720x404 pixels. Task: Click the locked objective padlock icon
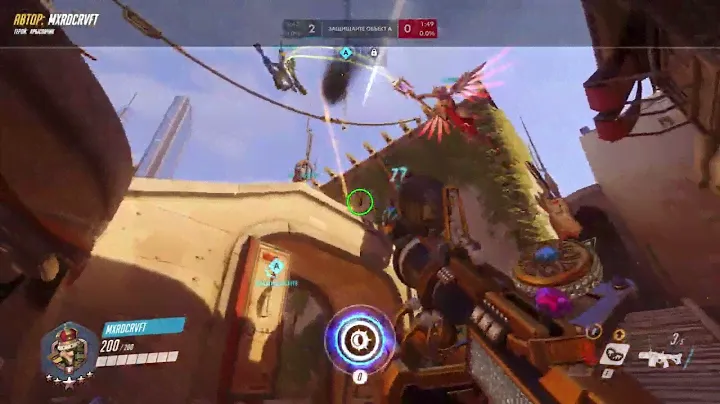click(x=373, y=52)
